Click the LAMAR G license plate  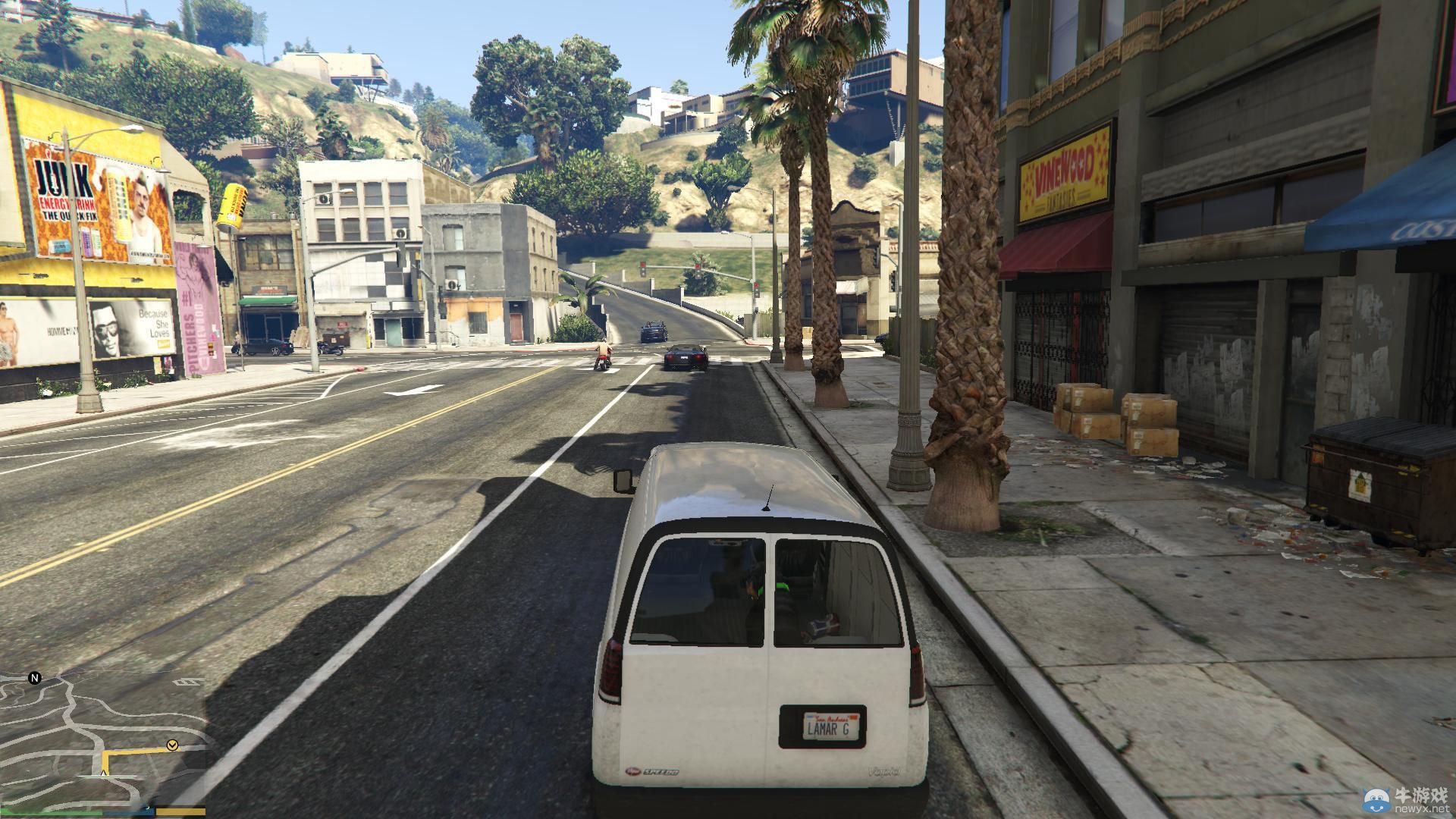click(x=831, y=727)
